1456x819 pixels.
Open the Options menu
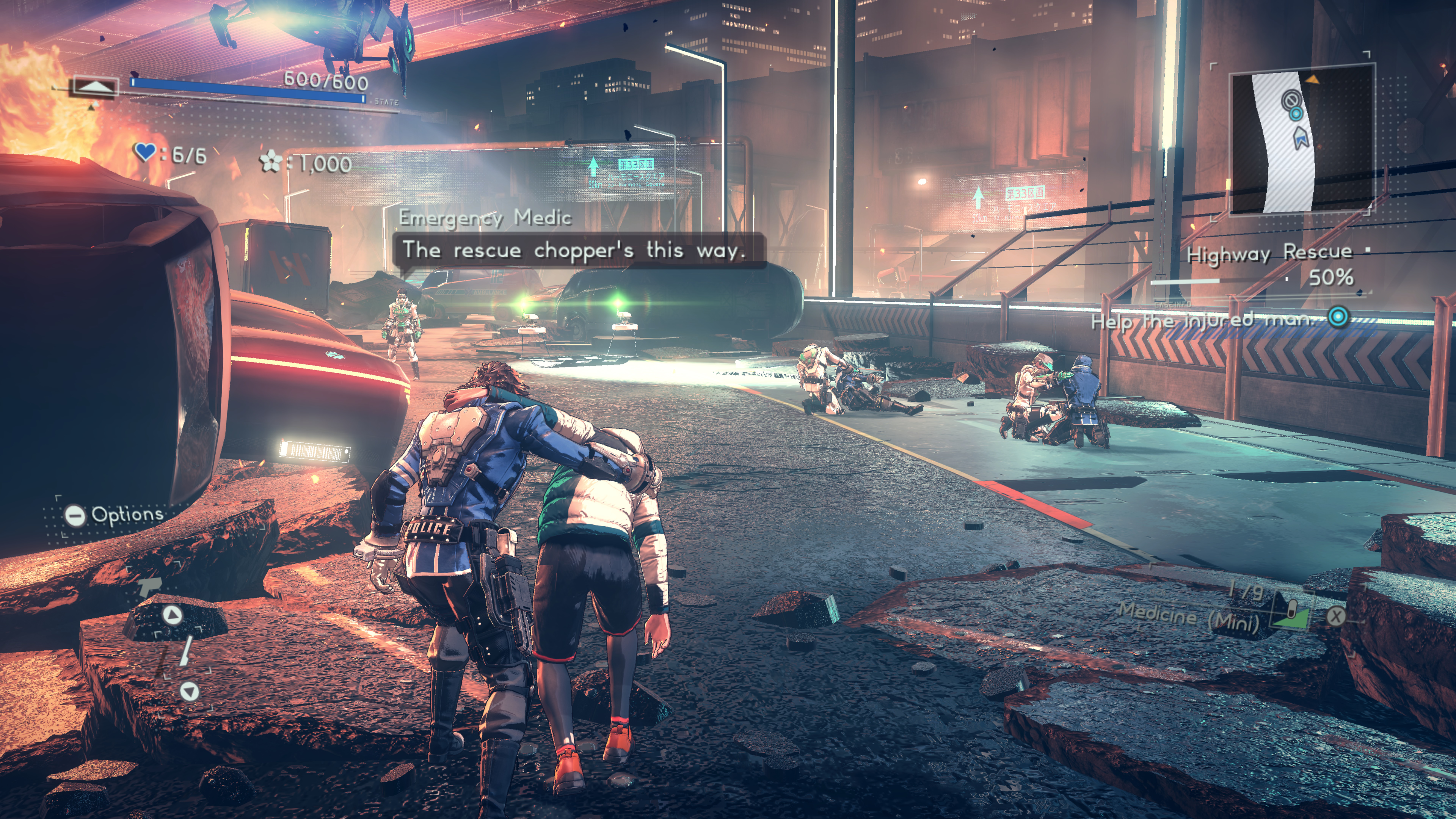tap(114, 515)
